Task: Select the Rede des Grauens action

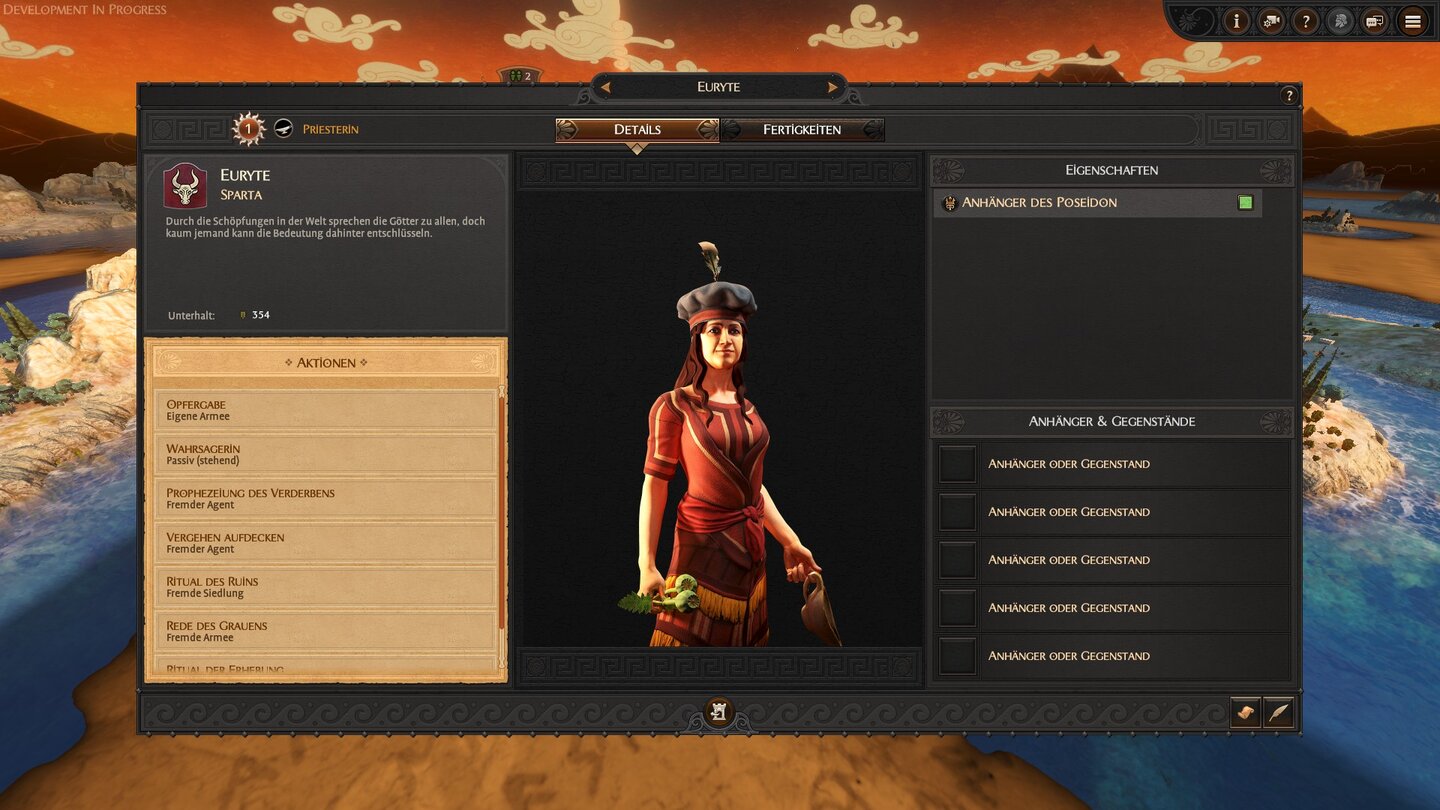Action: click(325, 630)
